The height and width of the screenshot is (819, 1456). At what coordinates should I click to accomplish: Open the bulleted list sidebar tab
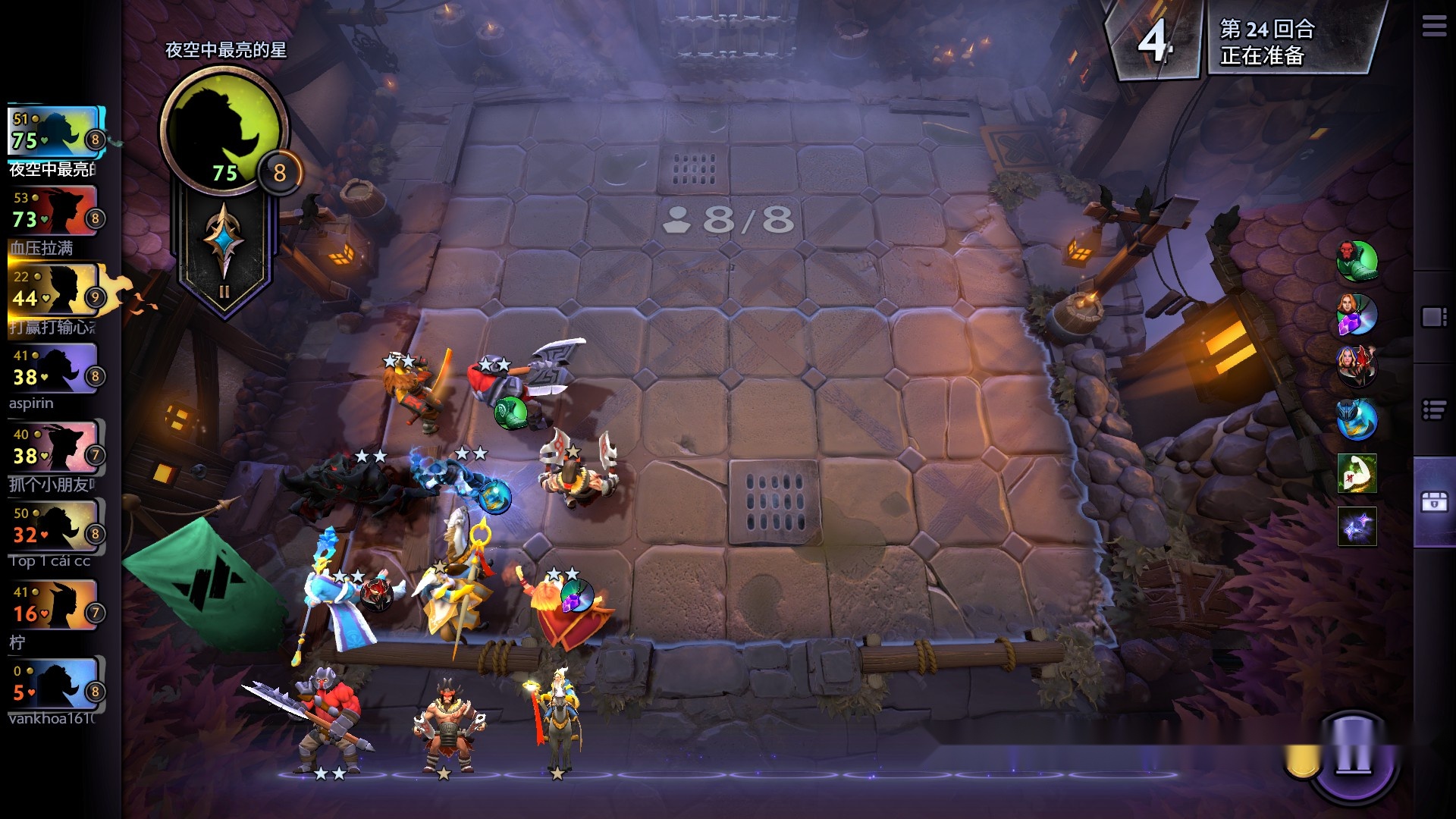click(x=1434, y=410)
